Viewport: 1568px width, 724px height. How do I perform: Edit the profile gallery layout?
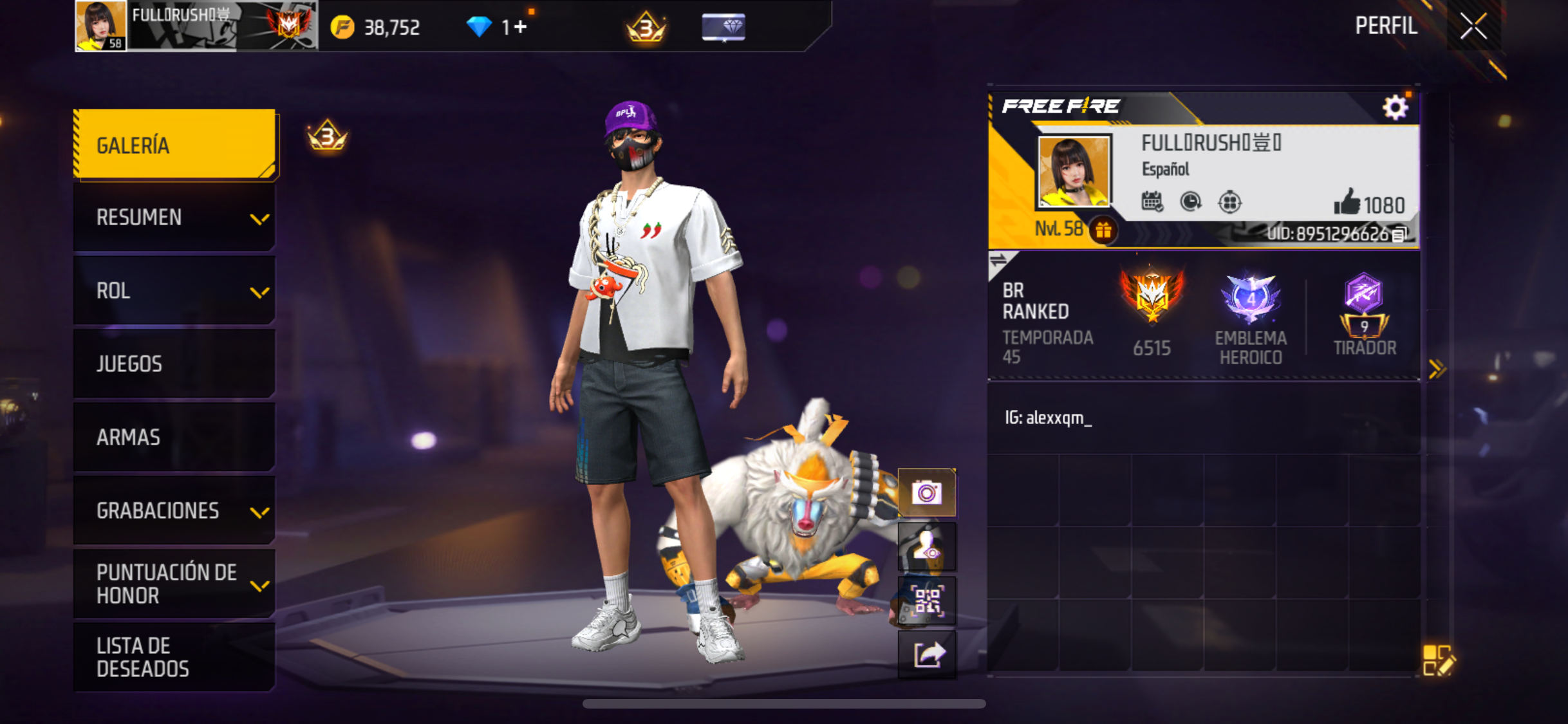pos(1437,660)
